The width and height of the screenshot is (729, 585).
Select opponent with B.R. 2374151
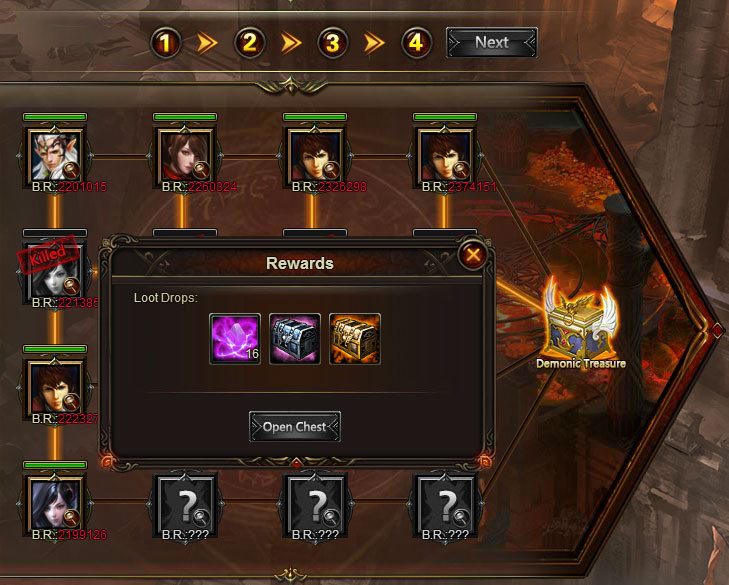pos(445,154)
